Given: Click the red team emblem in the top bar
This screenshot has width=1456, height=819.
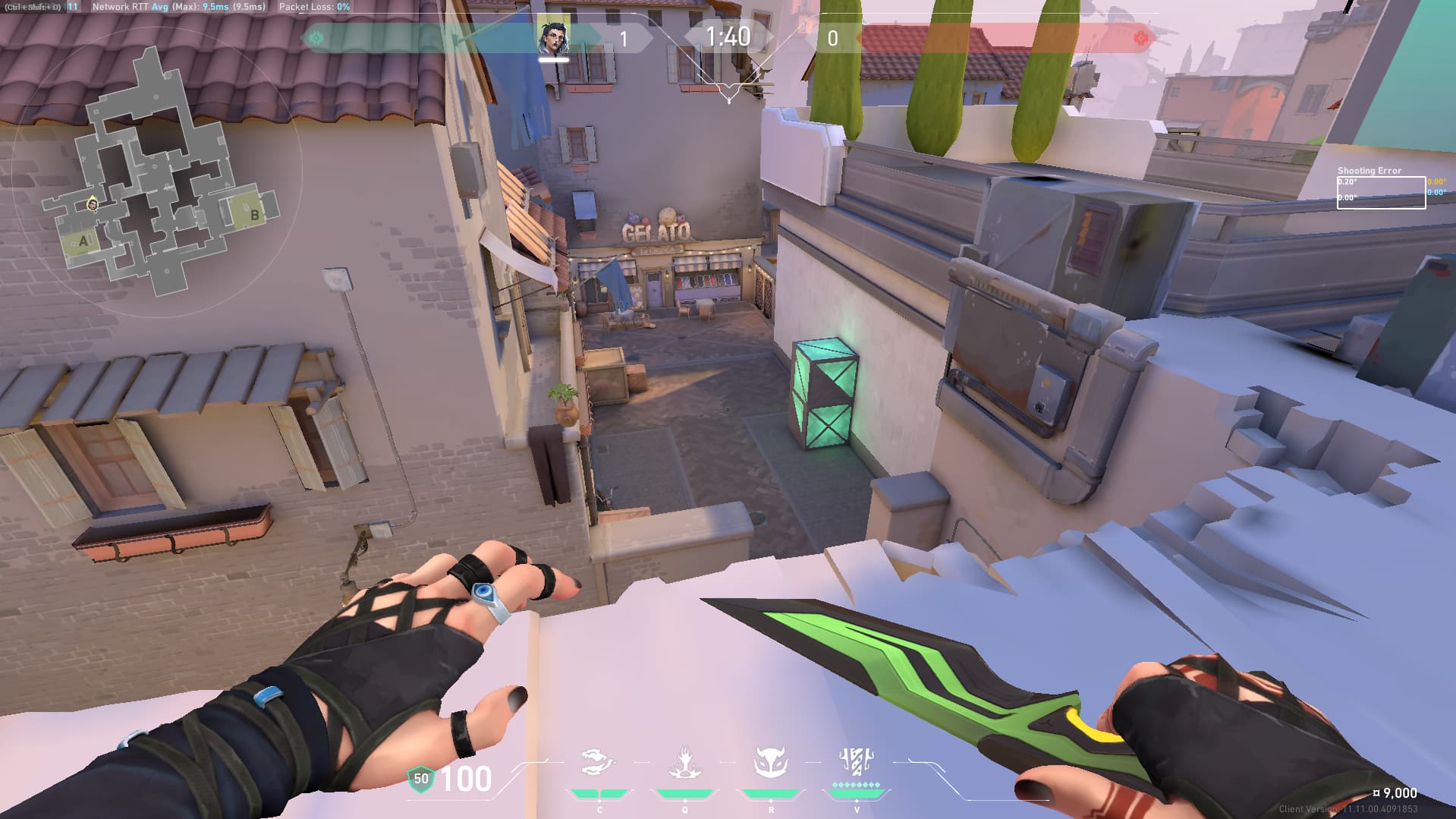Looking at the screenshot, I should [1140, 37].
